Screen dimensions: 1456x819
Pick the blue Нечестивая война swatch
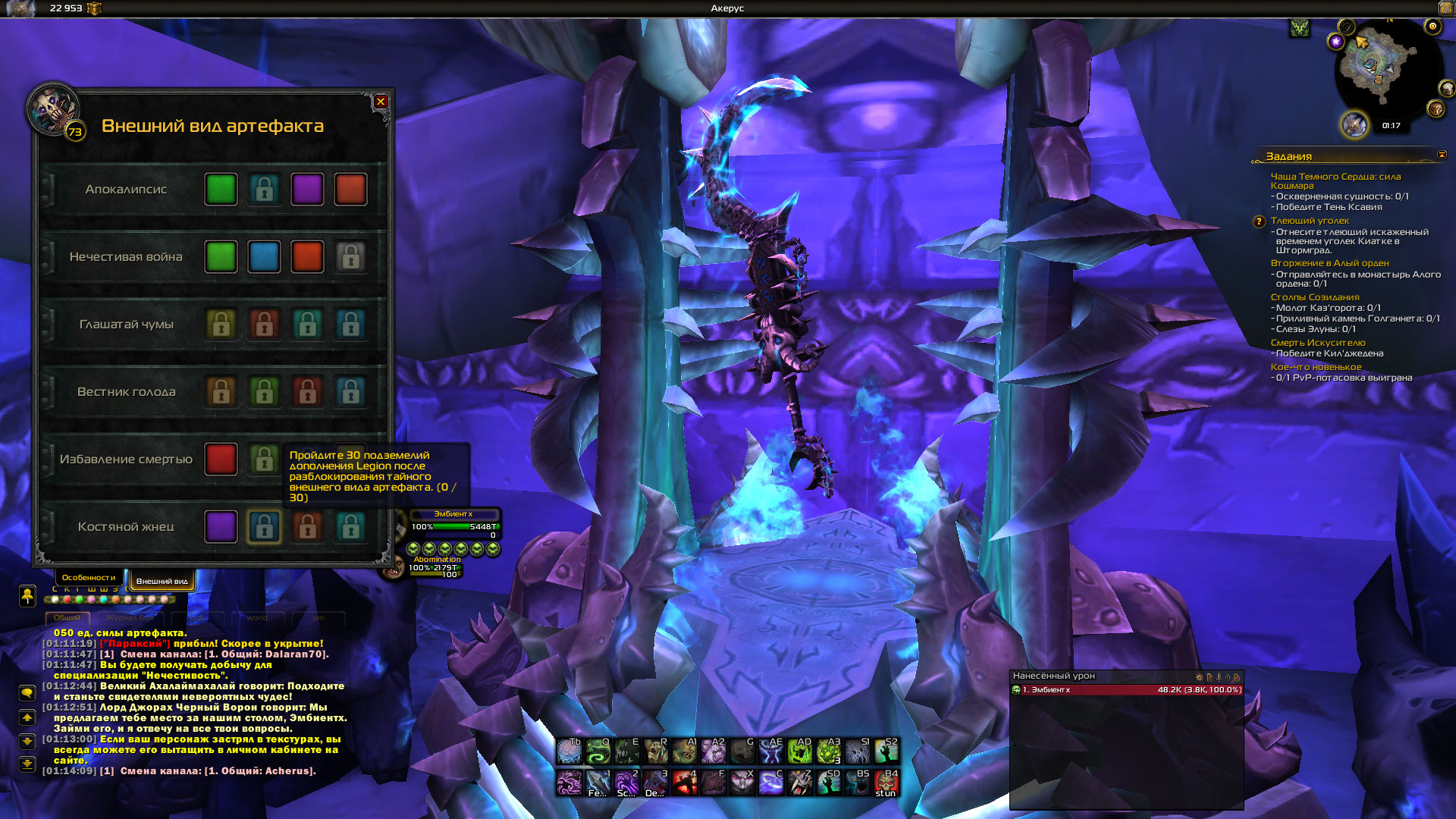pyautogui.click(x=264, y=257)
